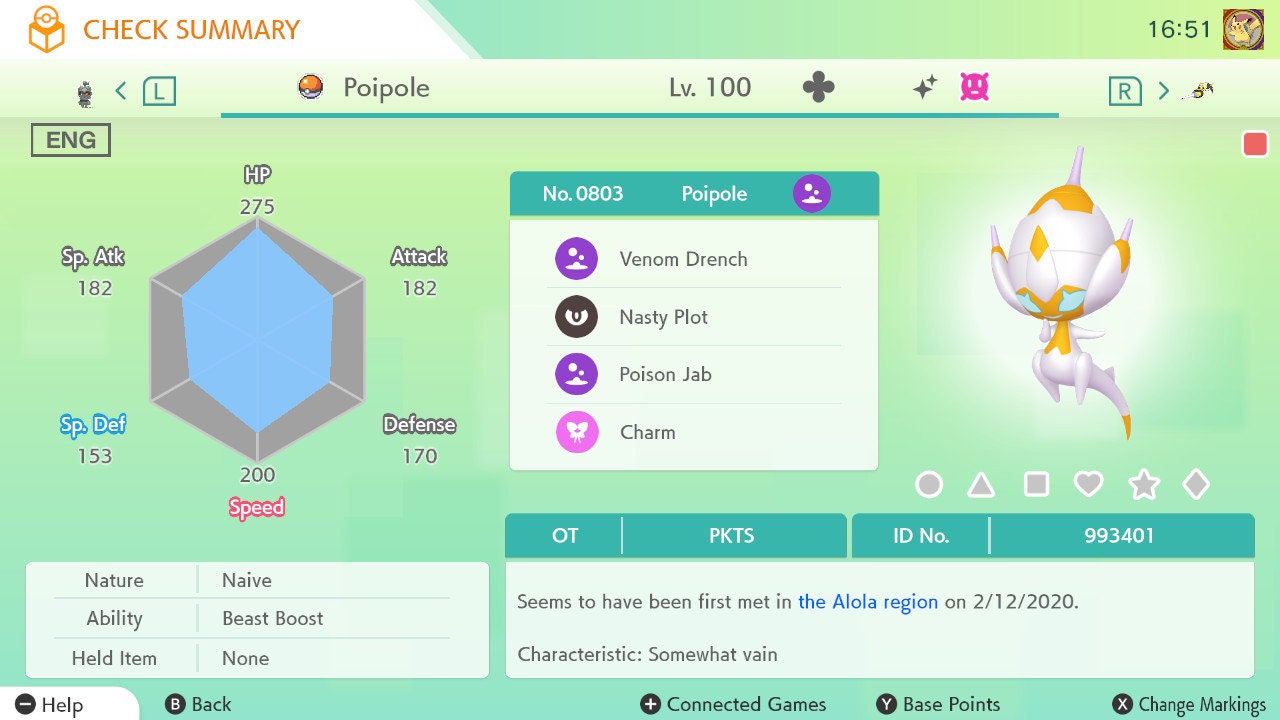
Task: Click the red square box color marker
Action: 1254,144
